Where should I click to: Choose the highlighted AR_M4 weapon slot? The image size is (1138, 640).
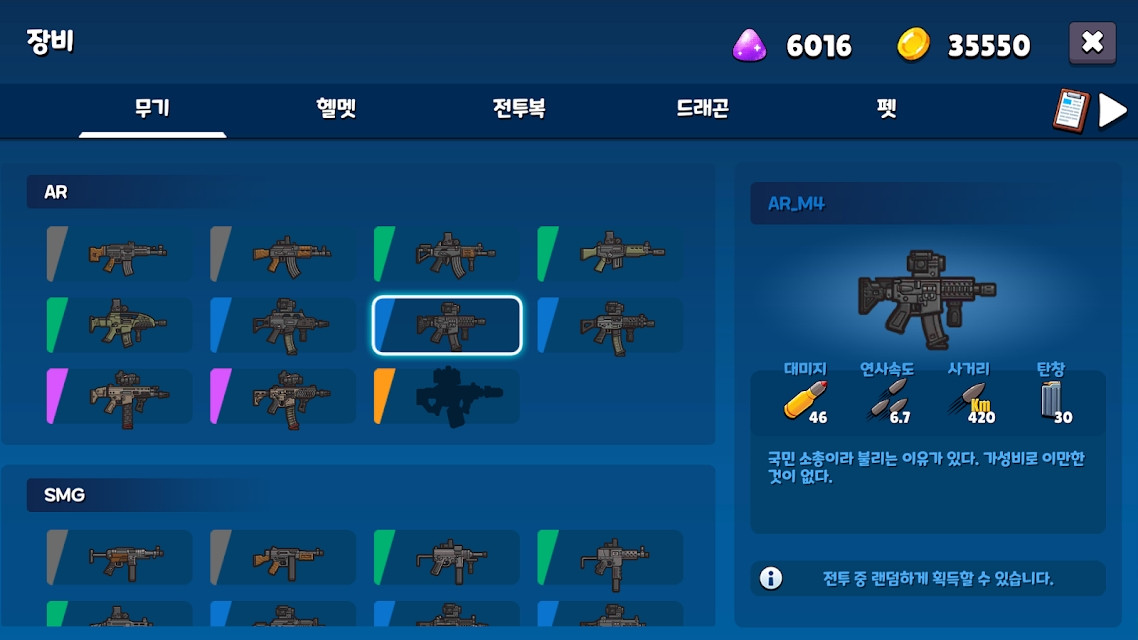447,325
